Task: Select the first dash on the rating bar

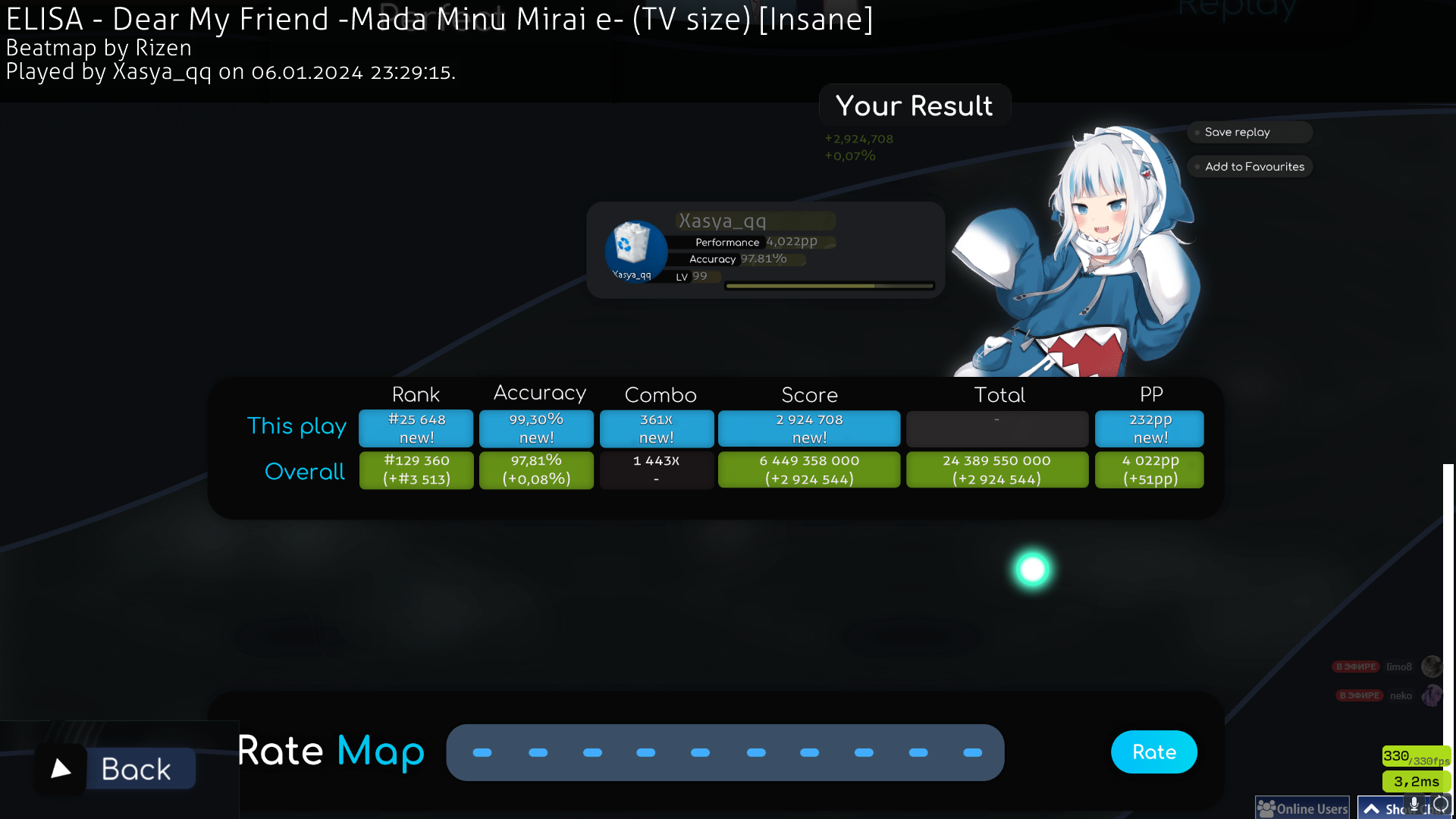Action: [482, 753]
